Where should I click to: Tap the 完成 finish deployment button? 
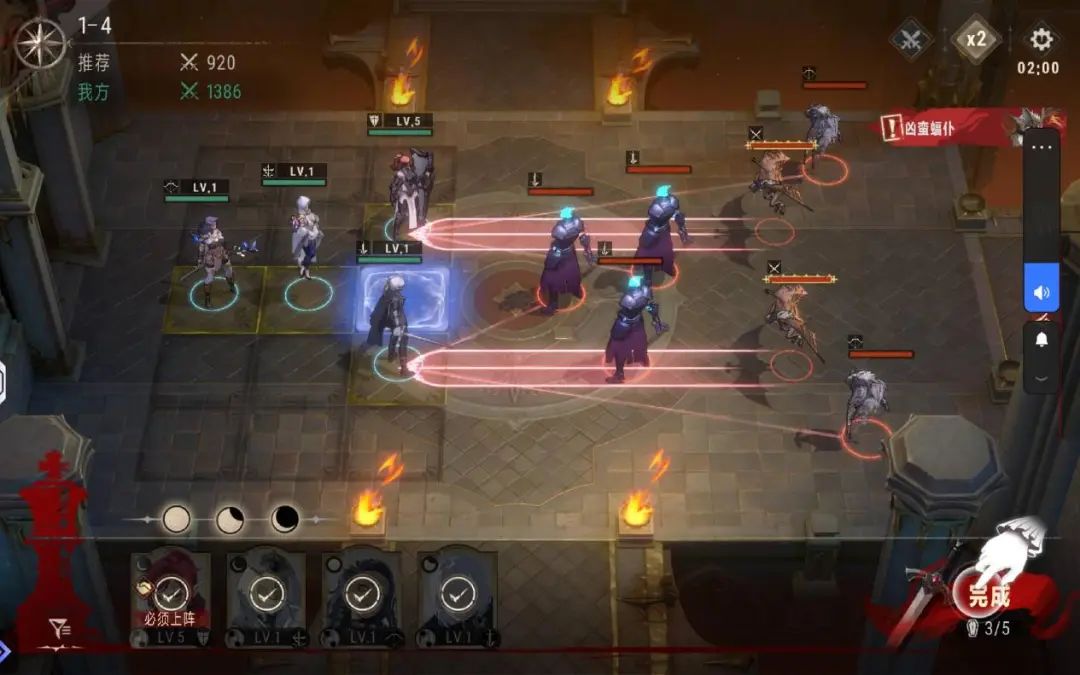(x=988, y=596)
